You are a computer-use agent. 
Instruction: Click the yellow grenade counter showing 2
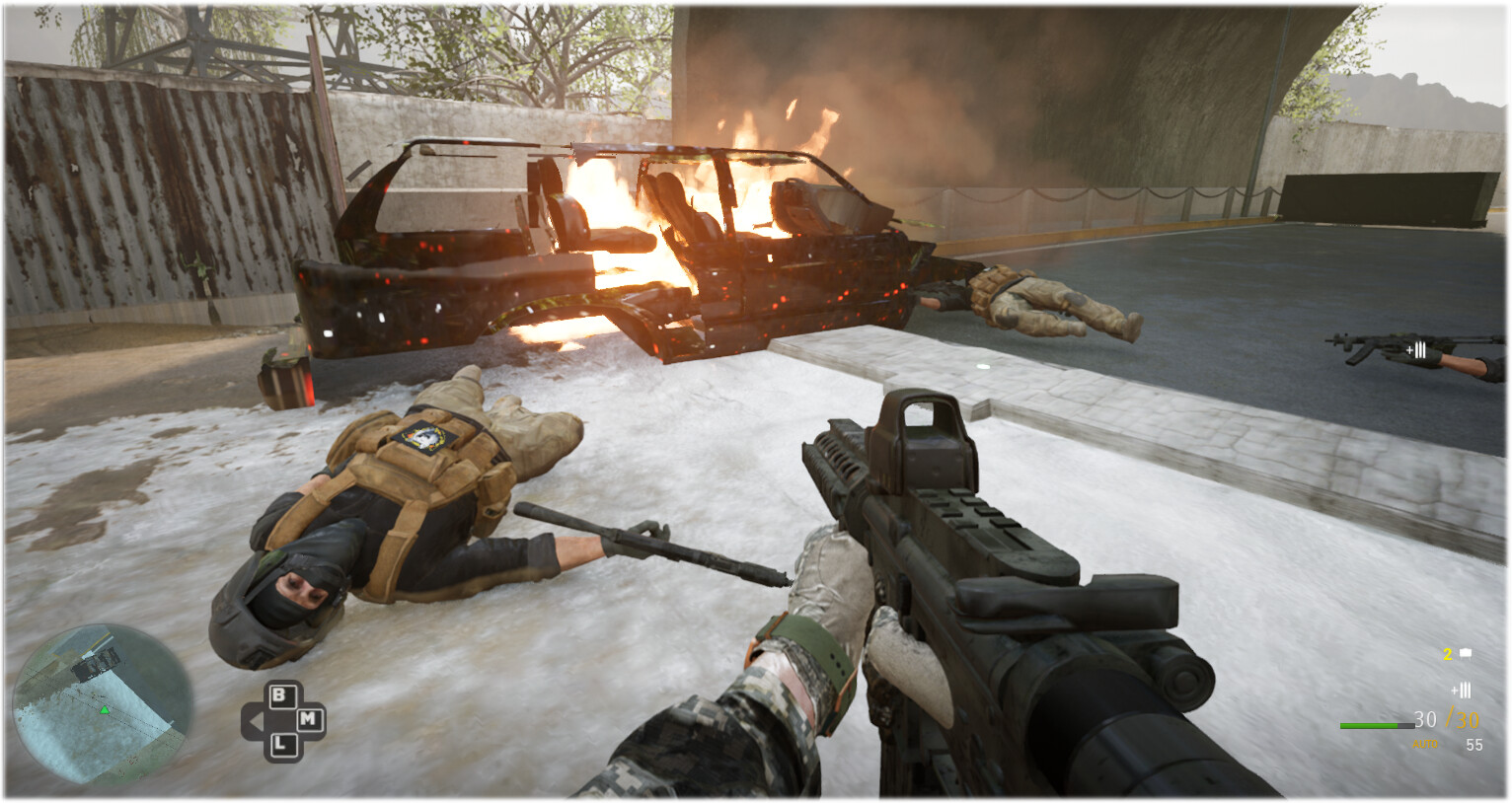pyautogui.click(x=1447, y=653)
